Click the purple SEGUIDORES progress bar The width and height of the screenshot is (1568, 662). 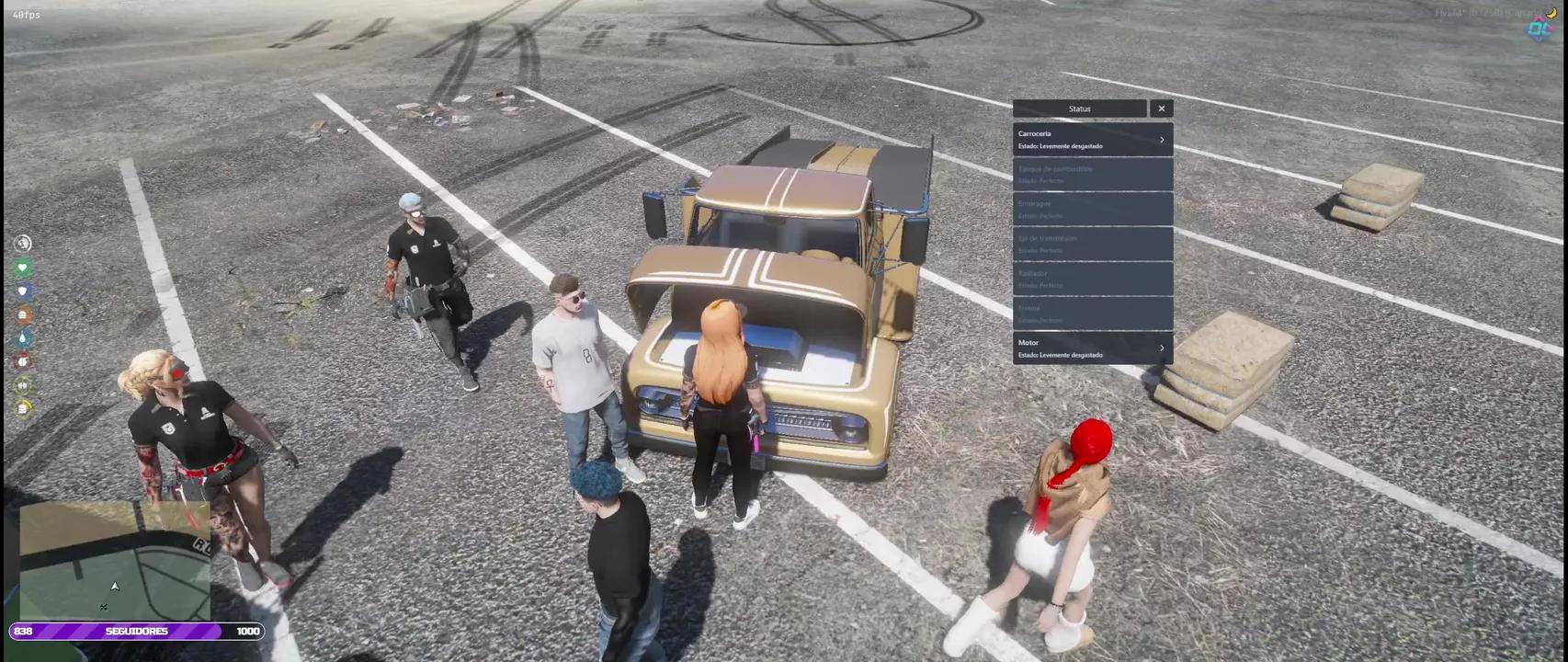pos(138,631)
